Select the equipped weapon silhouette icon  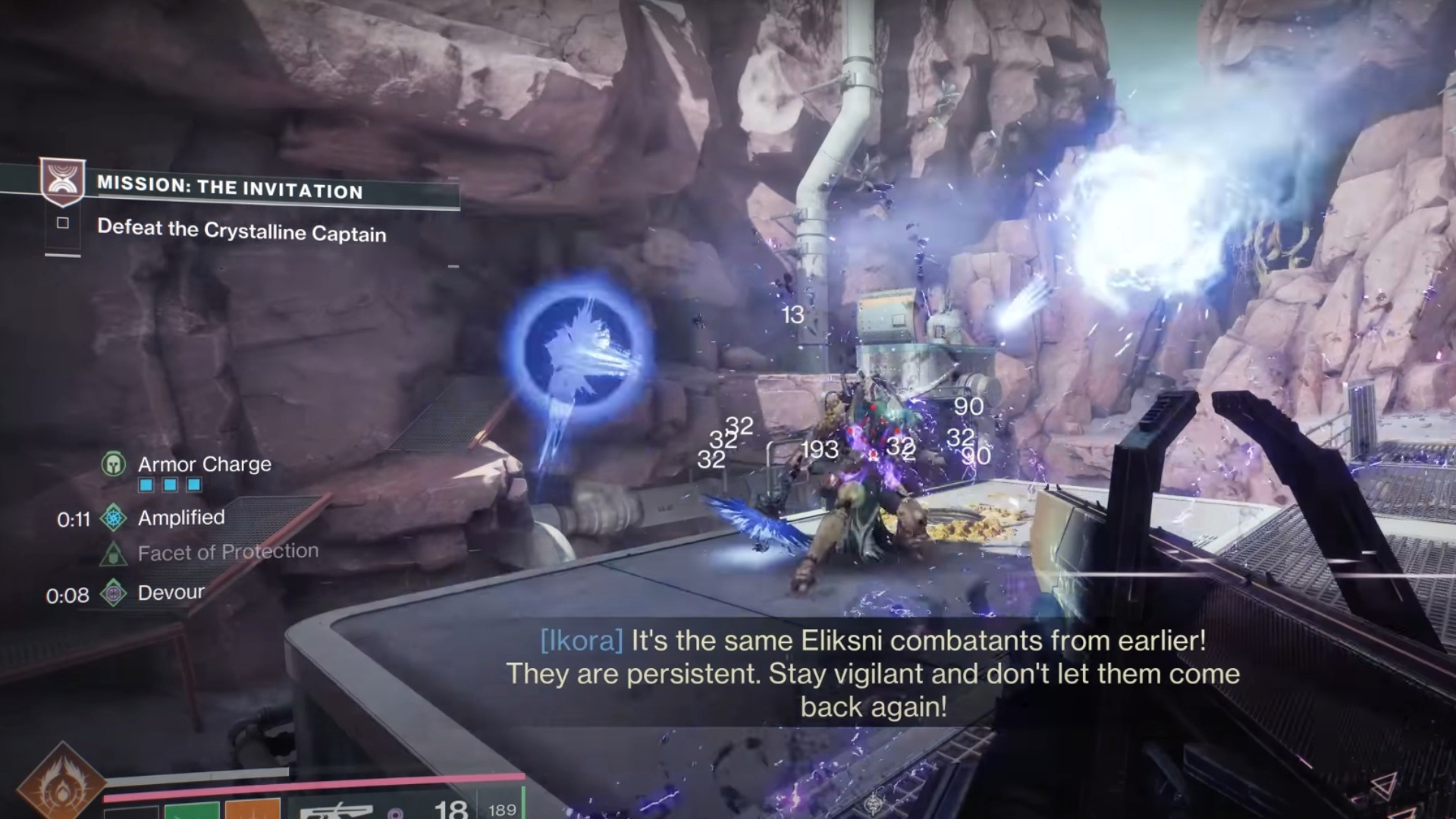click(337, 811)
